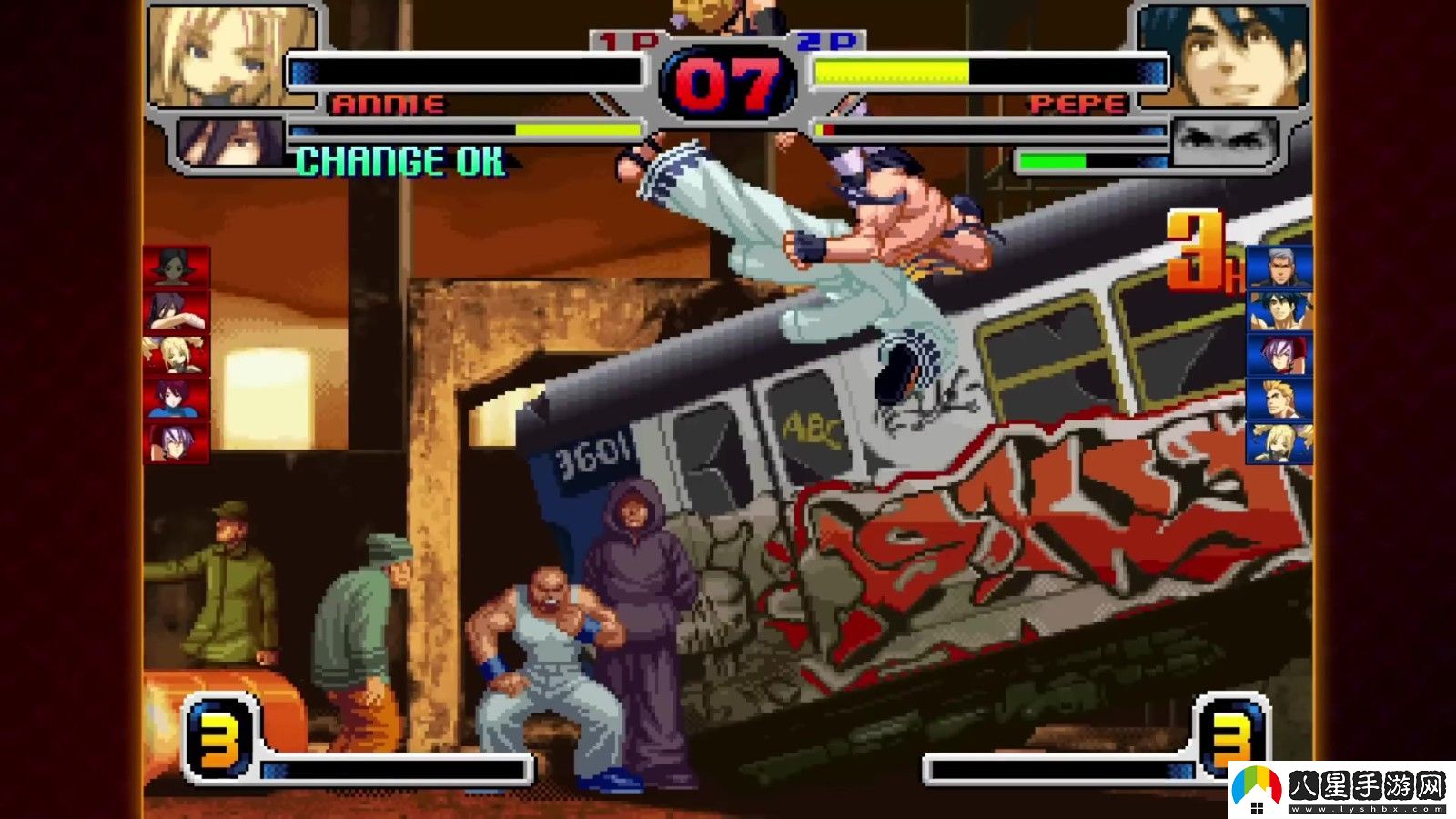
Task: Click player 1's large blonde character portrait
Action: (232, 56)
